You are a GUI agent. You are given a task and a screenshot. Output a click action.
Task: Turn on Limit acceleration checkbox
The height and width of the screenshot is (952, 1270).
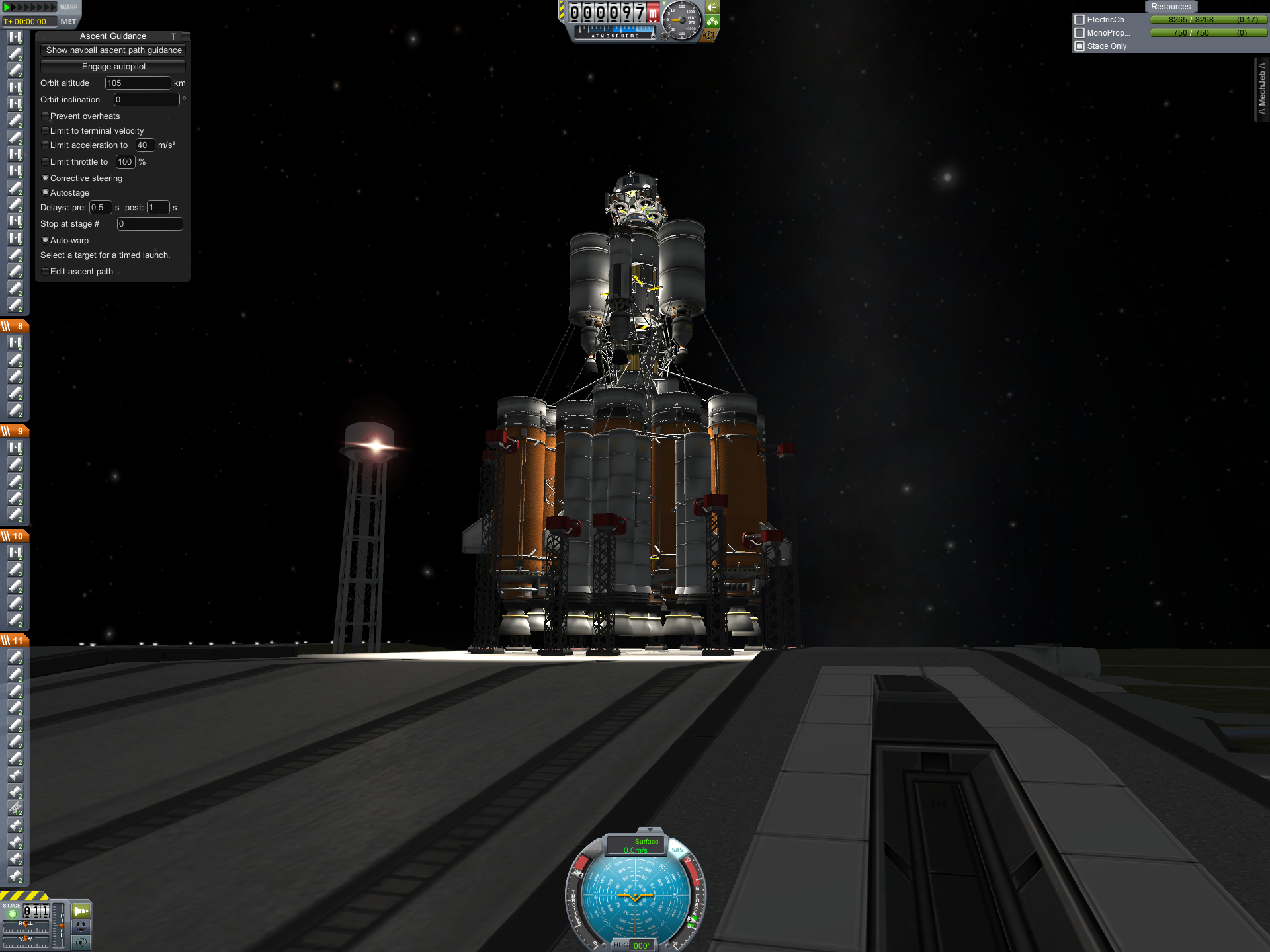click(45, 145)
